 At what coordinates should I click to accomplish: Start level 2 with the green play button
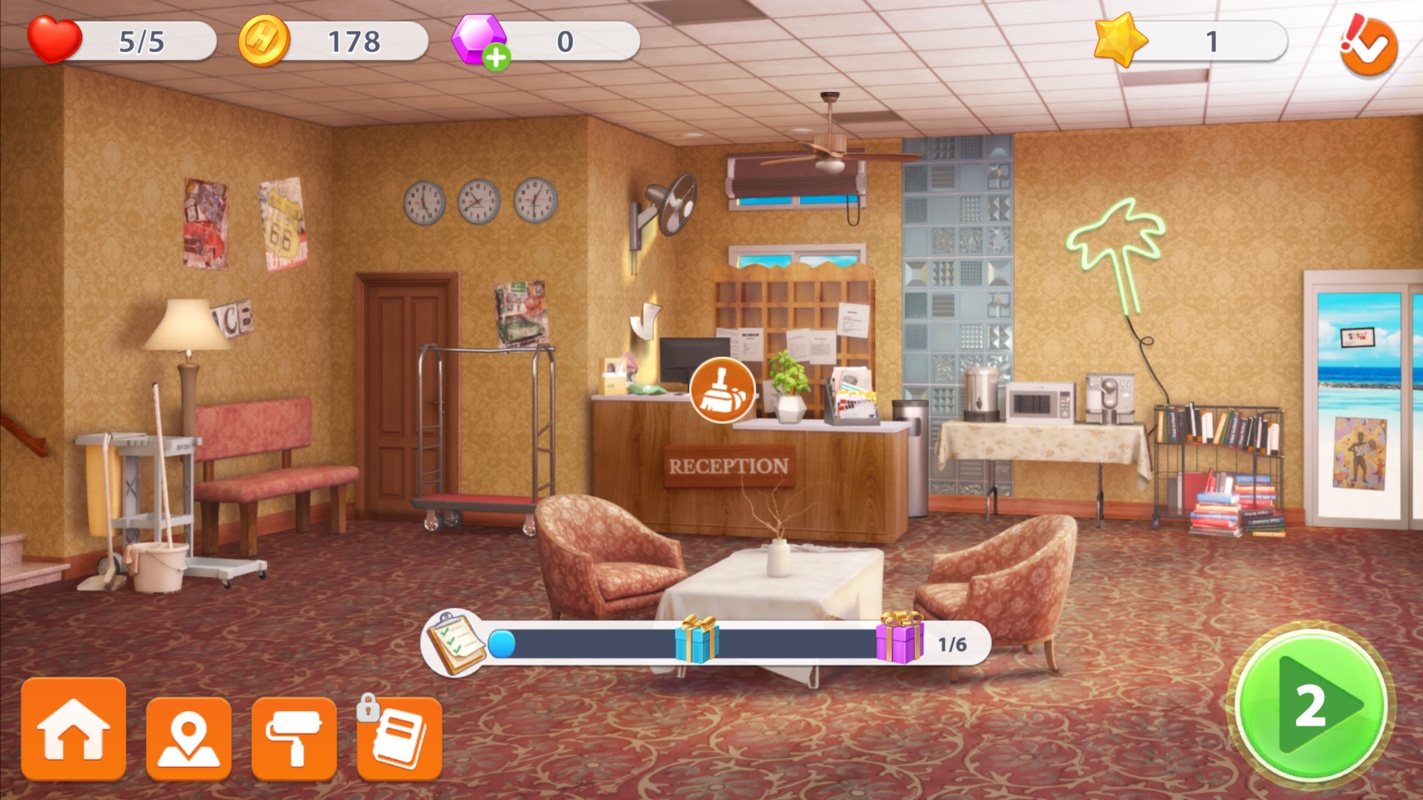click(1311, 708)
